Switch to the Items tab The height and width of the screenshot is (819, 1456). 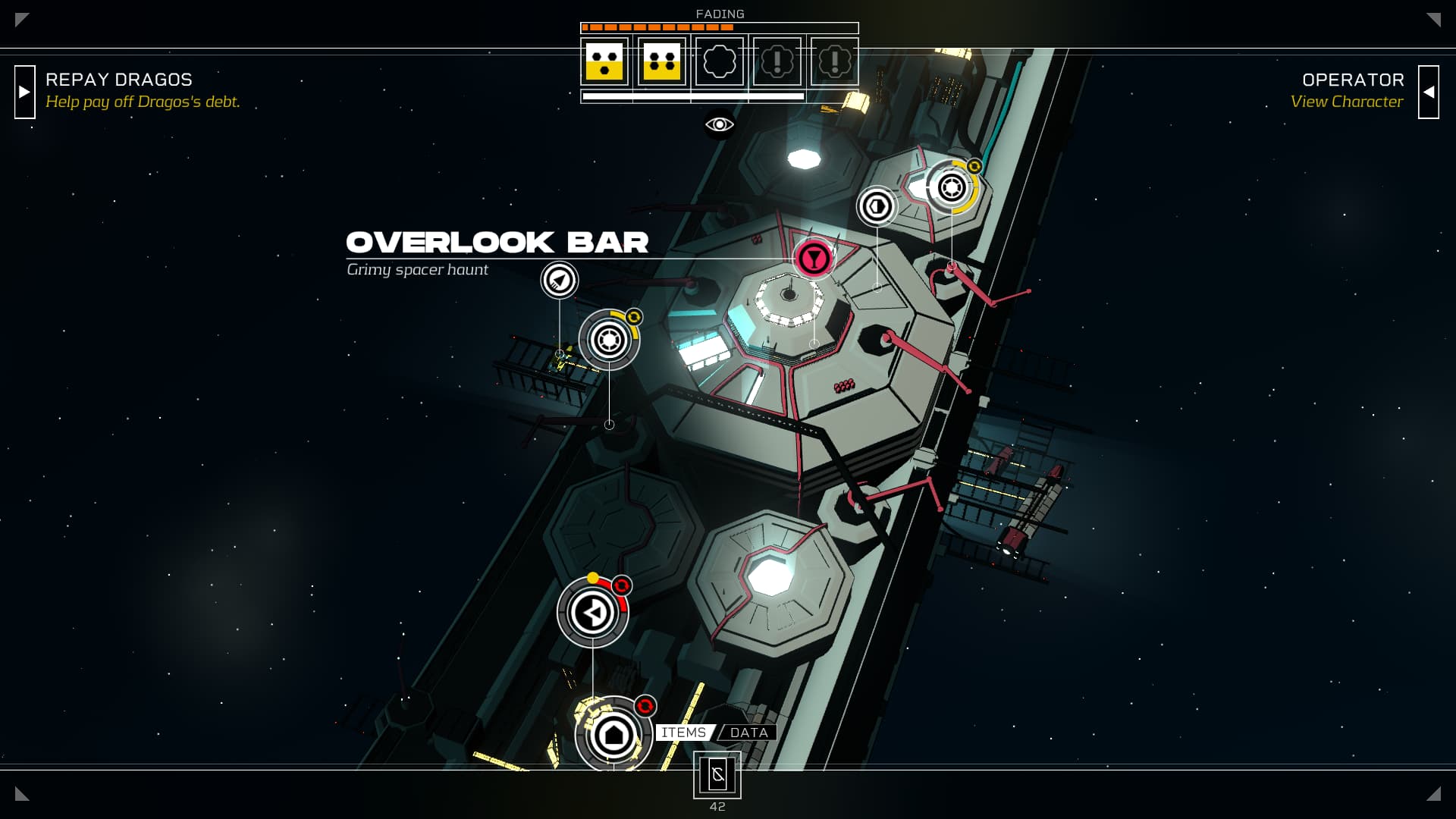coord(683,733)
